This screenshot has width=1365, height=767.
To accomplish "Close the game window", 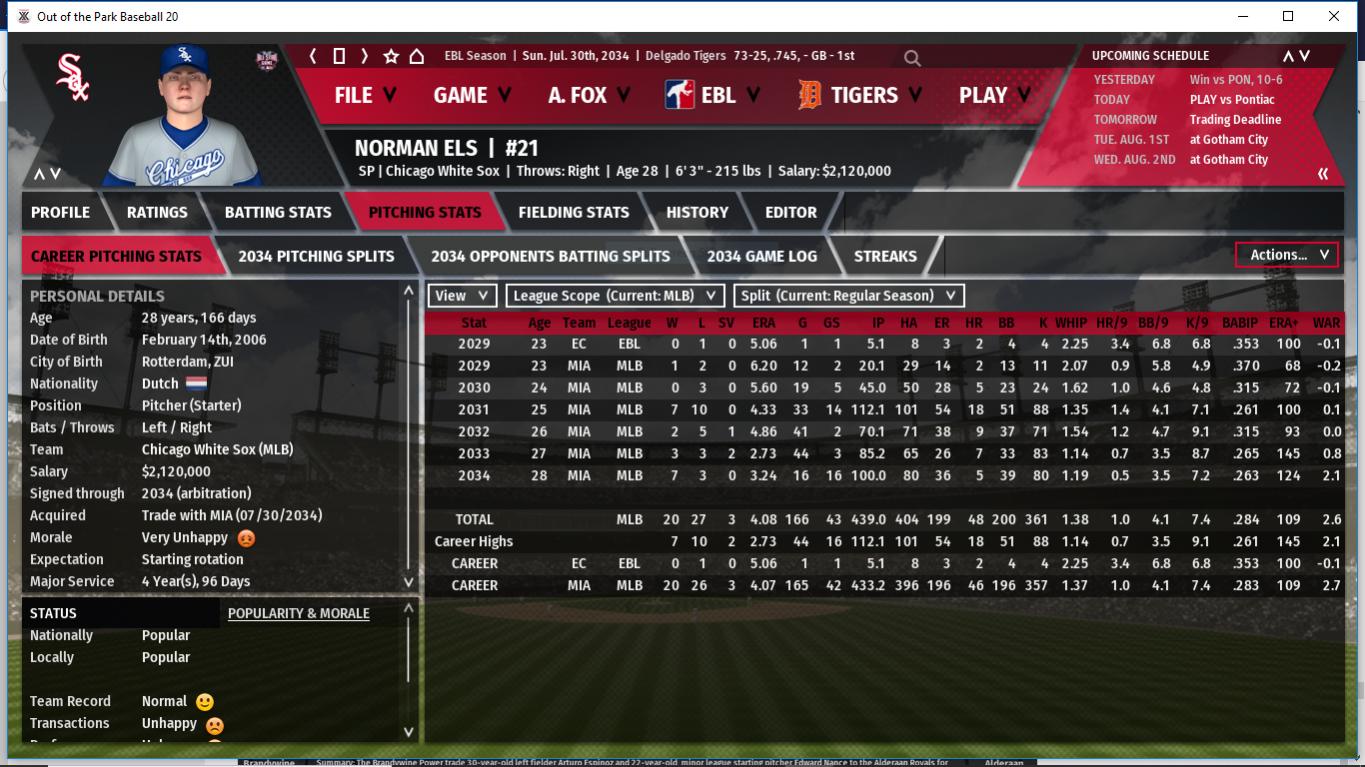I will pos(1334,16).
